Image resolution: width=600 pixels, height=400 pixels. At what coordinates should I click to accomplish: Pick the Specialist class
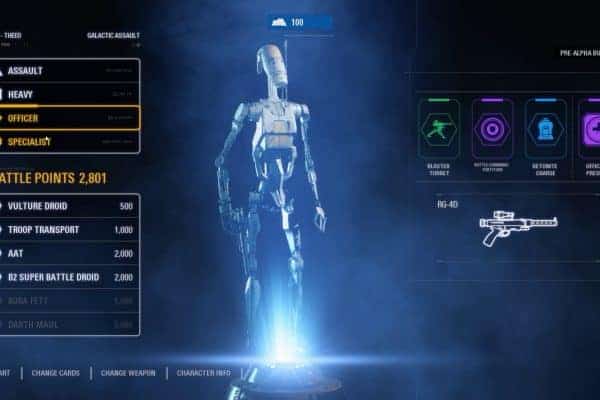click(x=68, y=142)
